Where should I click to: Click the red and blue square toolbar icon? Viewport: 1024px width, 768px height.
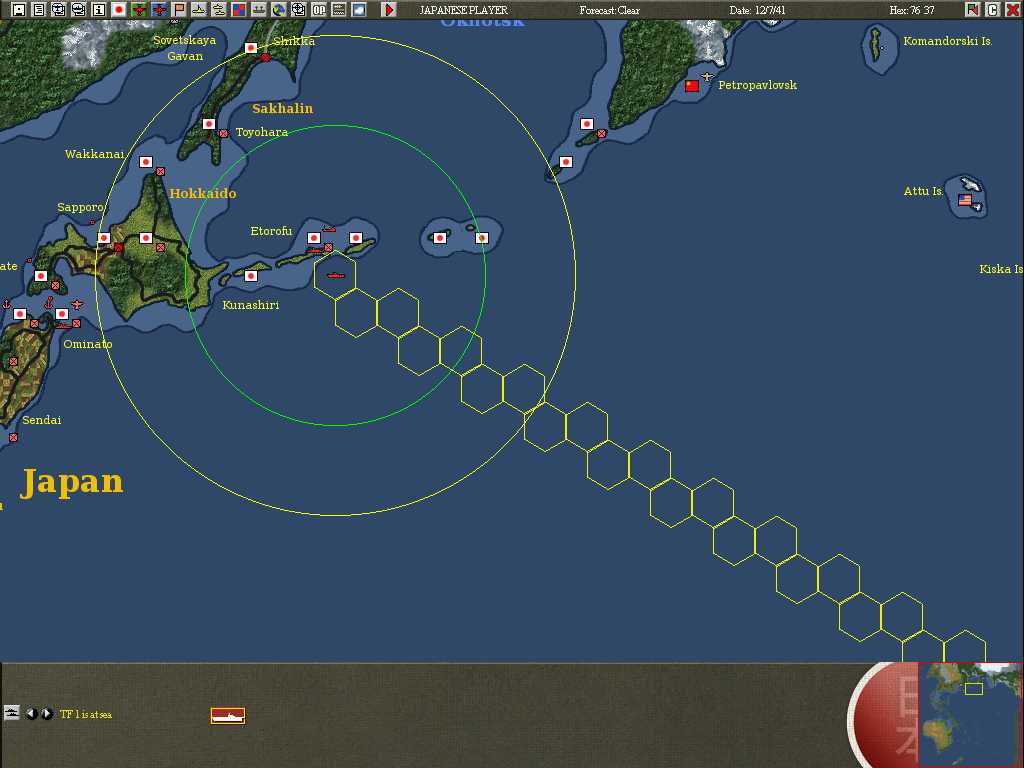239,10
